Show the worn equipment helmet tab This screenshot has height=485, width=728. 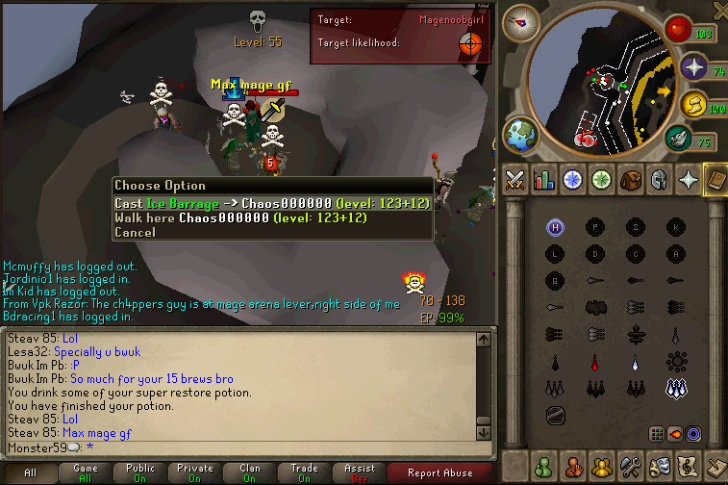660,180
